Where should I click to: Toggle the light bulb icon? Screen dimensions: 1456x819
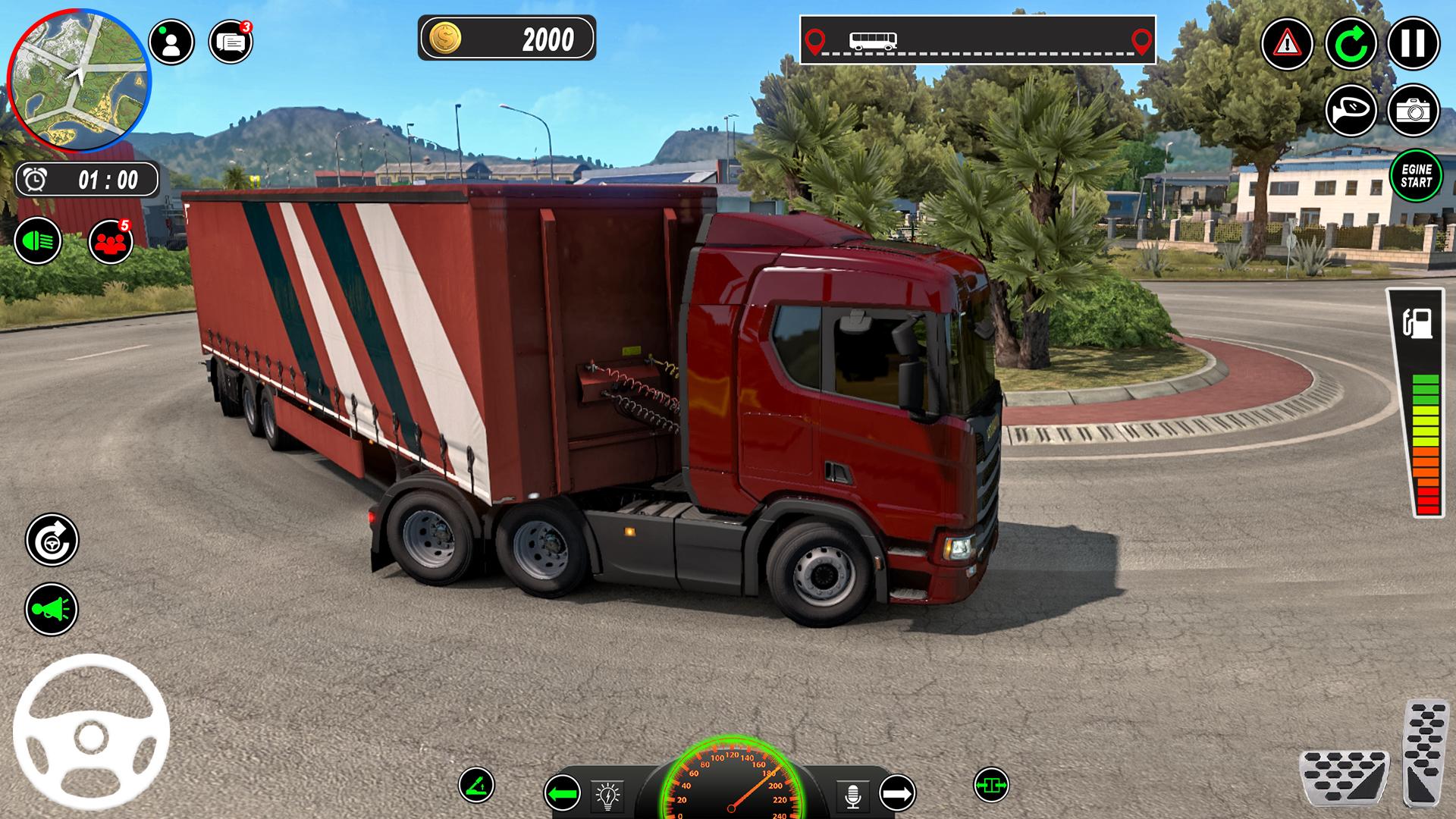coord(607,795)
